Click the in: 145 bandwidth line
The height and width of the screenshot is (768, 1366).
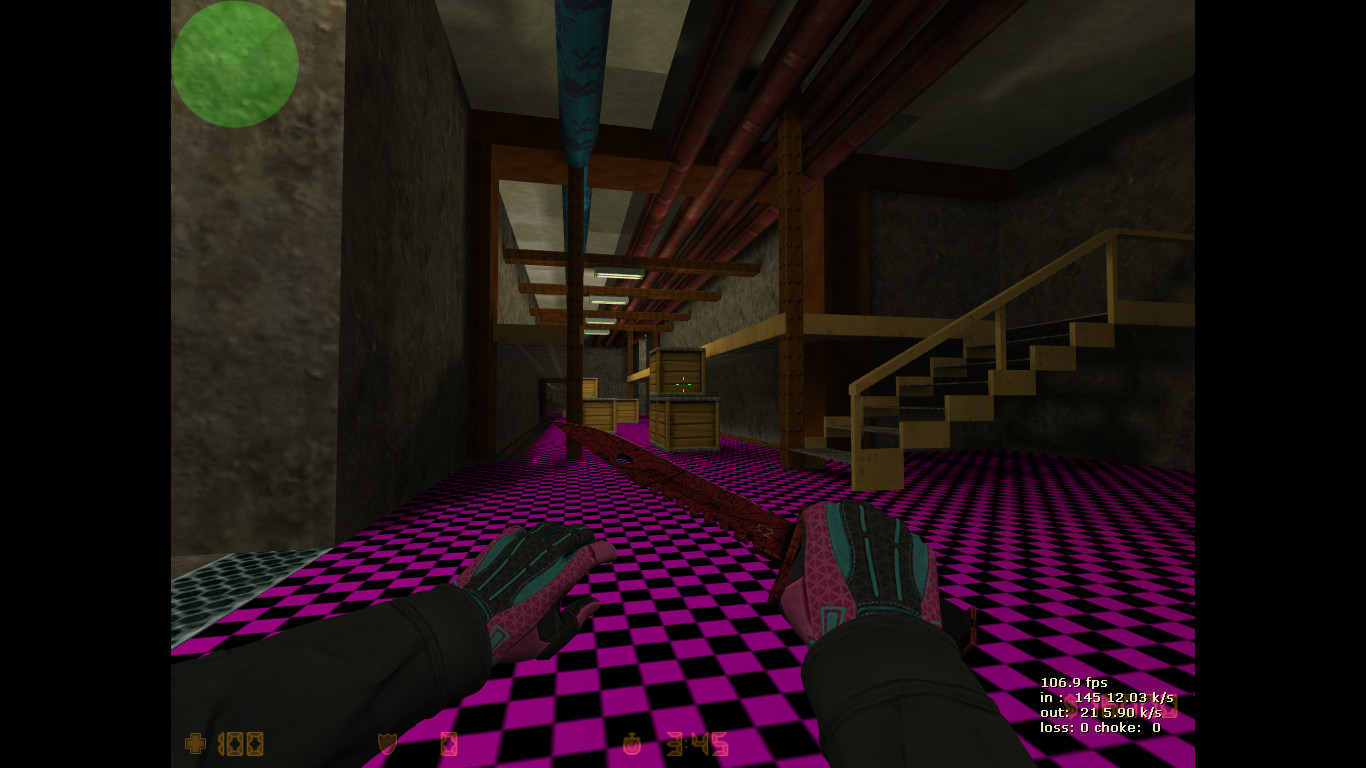tap(1105, 697)
